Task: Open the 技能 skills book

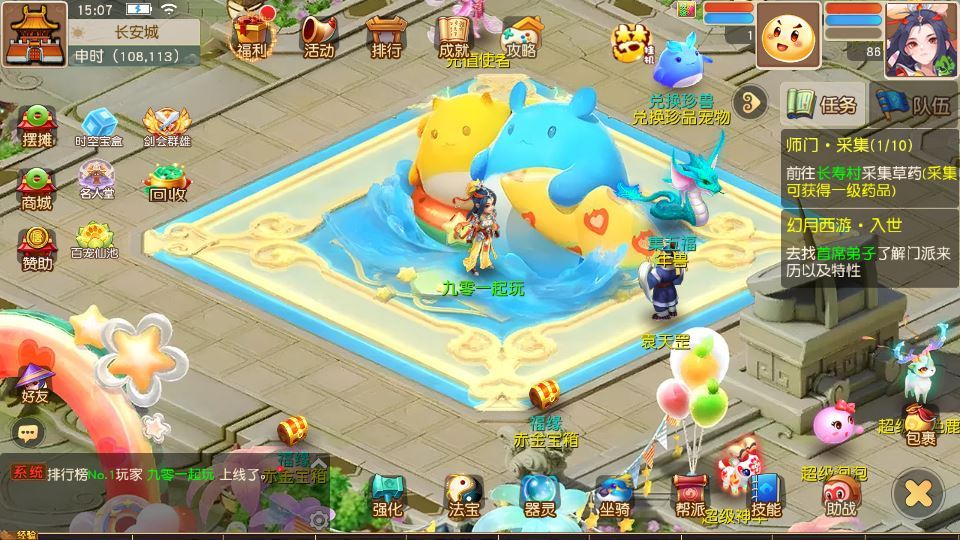Action: click(766, 495)
